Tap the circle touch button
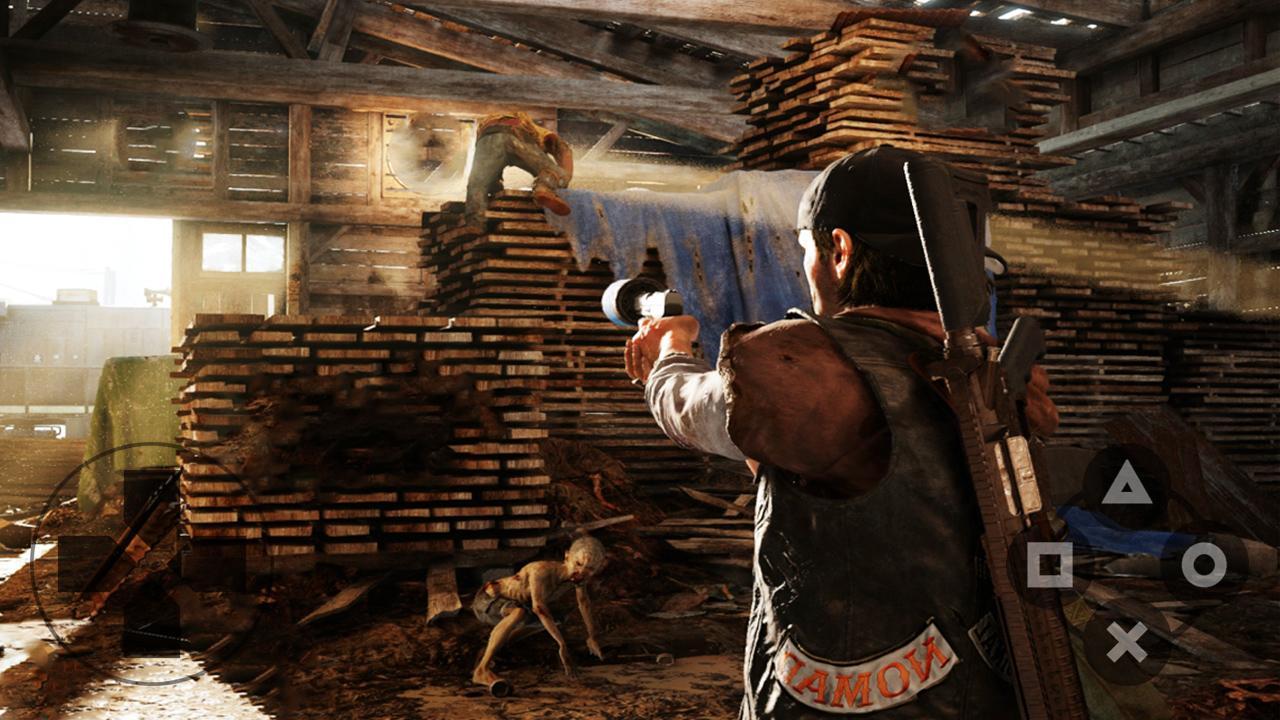 [x=1203, y=565]
